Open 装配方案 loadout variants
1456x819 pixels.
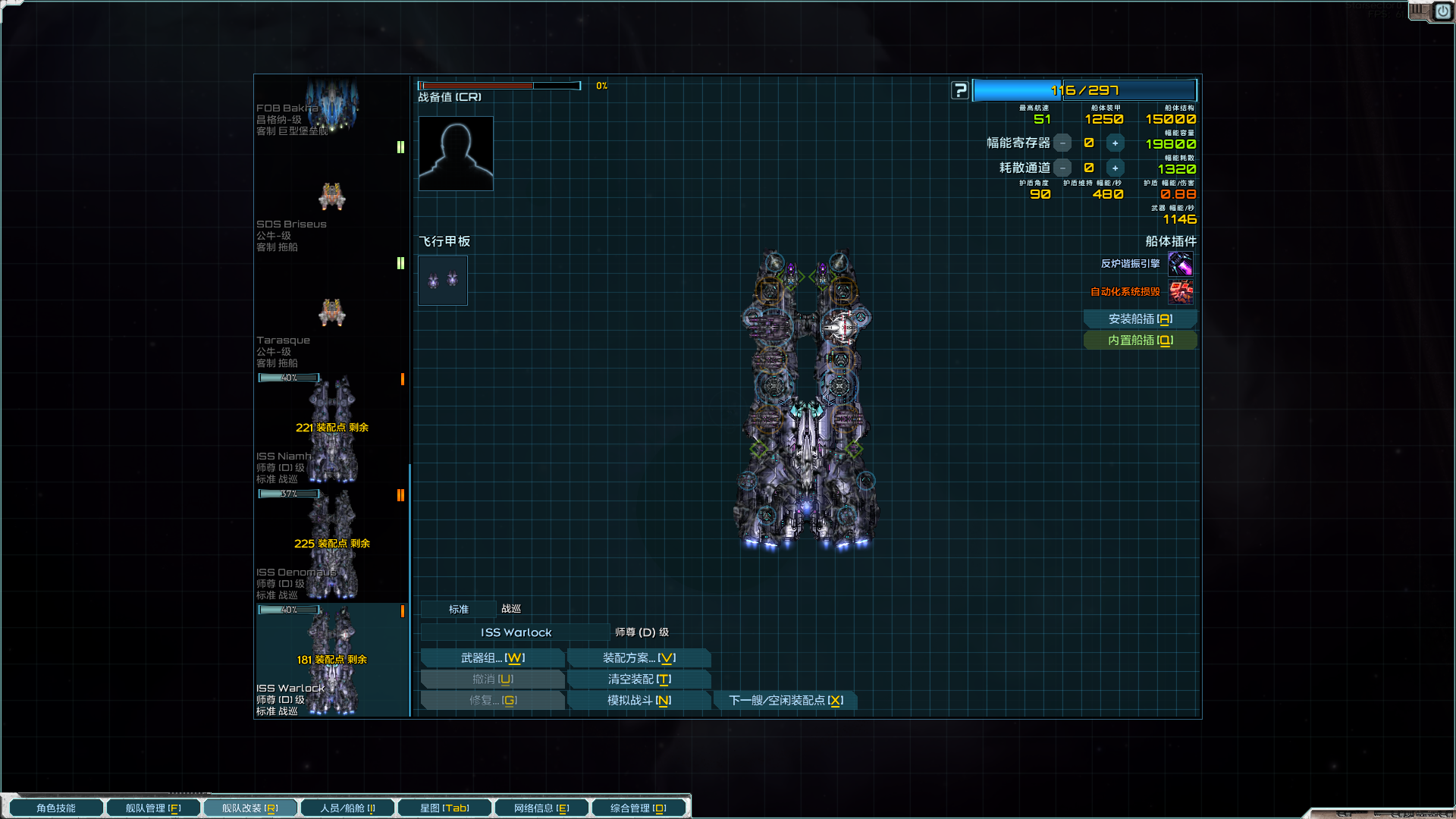pos(639,658)
